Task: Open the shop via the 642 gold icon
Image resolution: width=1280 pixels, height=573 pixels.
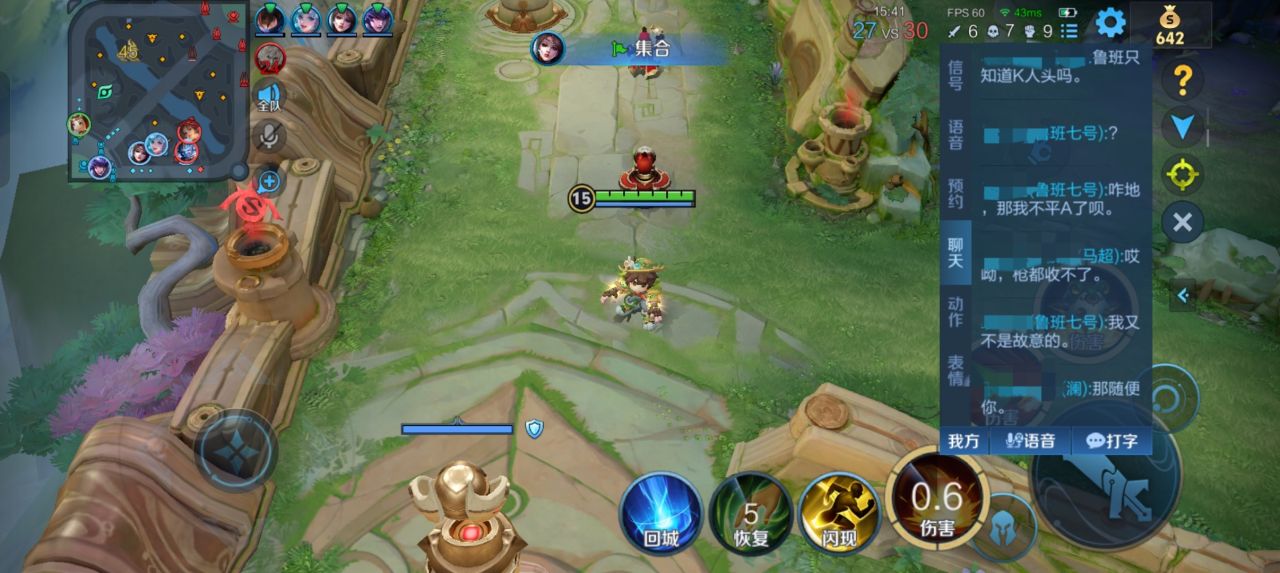Action: click(x=1169, y=26)
